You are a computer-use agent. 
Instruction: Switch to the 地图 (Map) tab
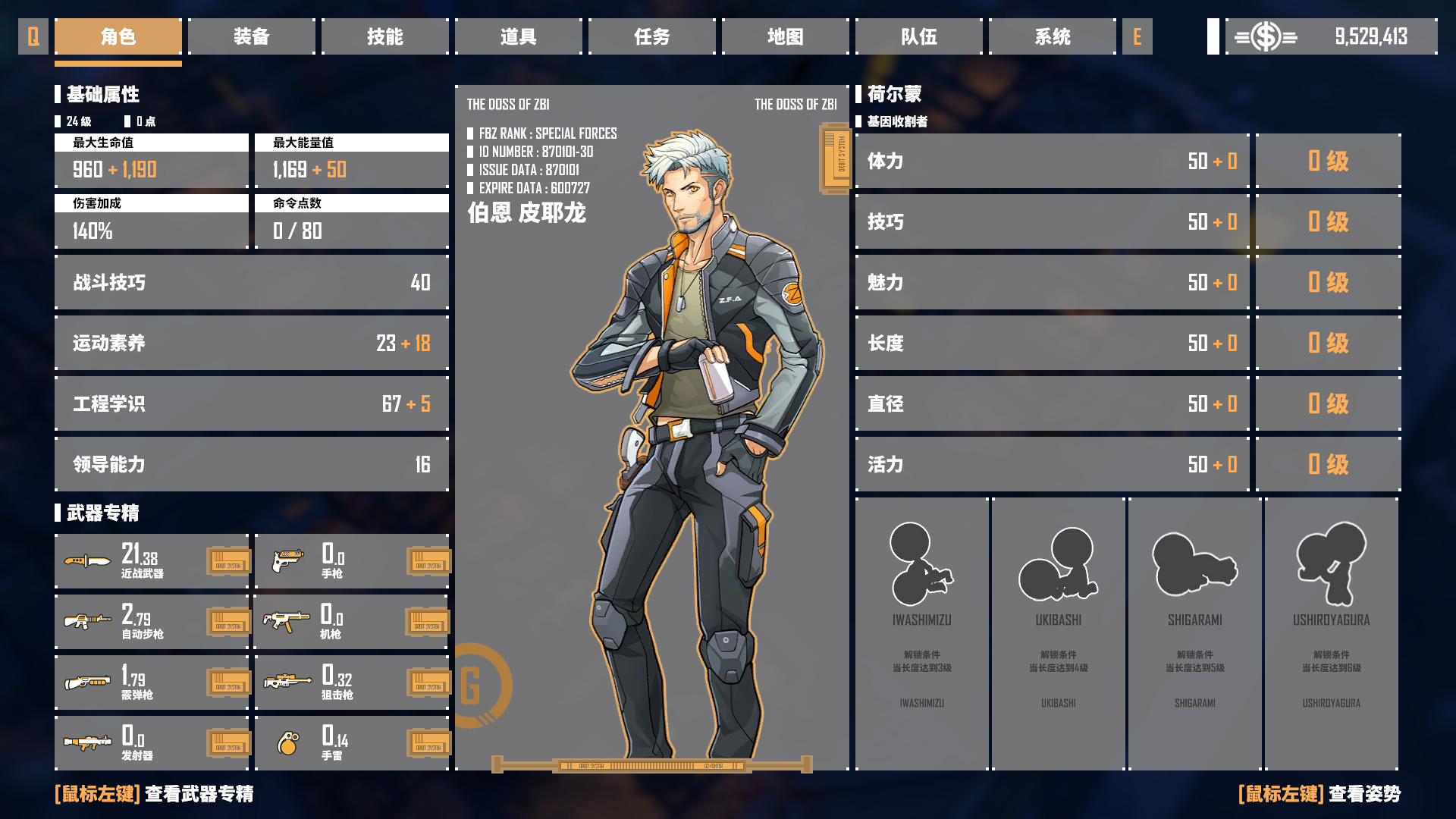[x=786, y=36]
